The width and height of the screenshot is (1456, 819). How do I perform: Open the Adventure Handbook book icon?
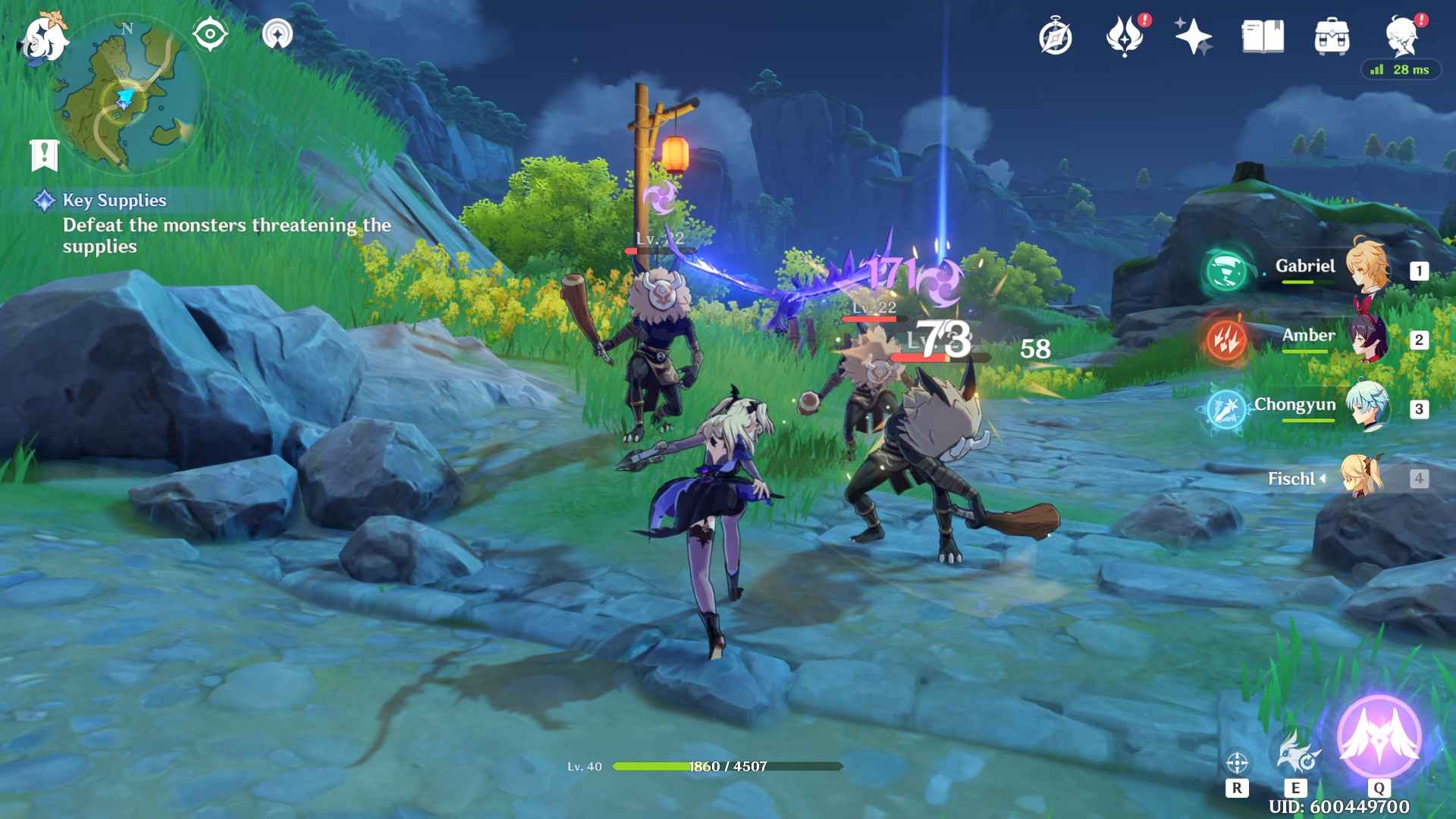coord(1262,36)
